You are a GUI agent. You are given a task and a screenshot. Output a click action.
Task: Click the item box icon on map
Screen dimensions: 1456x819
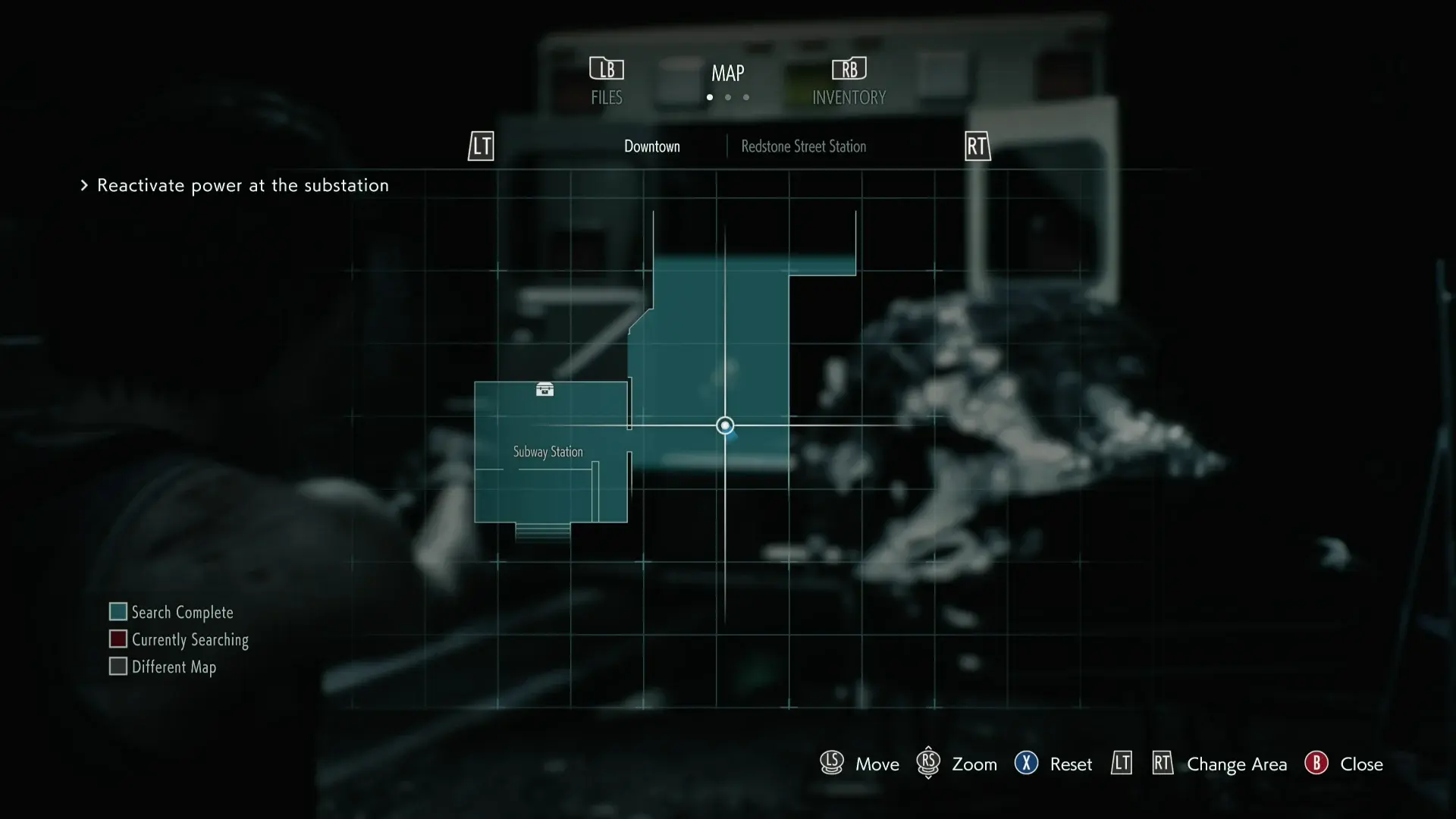[544, 390]
